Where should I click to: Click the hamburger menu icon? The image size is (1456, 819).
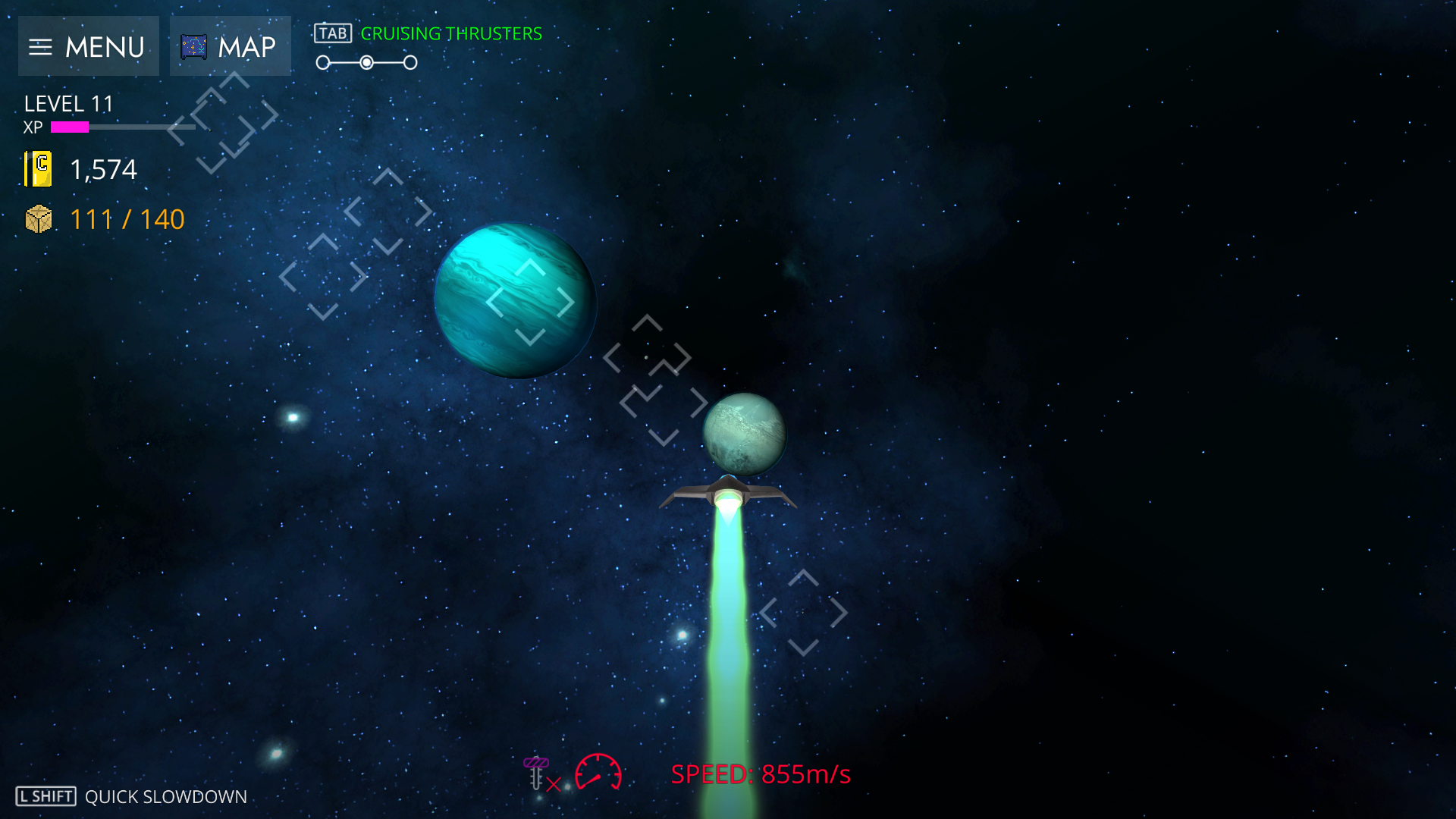tap(40, 46)
